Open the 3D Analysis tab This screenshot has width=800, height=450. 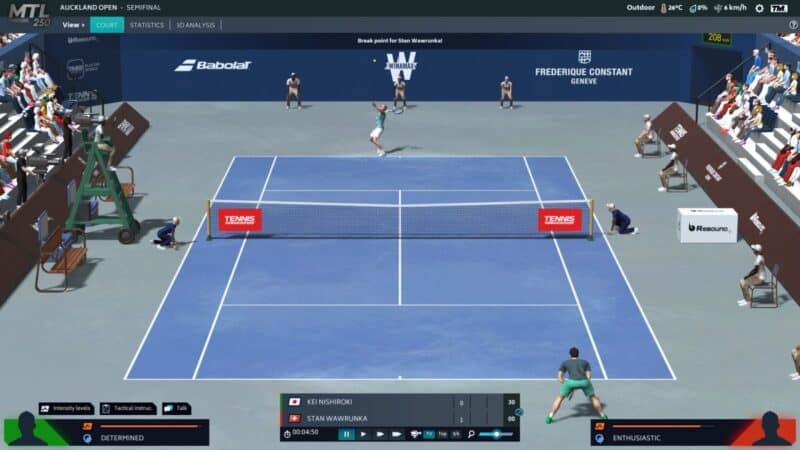tap(195, 25)
